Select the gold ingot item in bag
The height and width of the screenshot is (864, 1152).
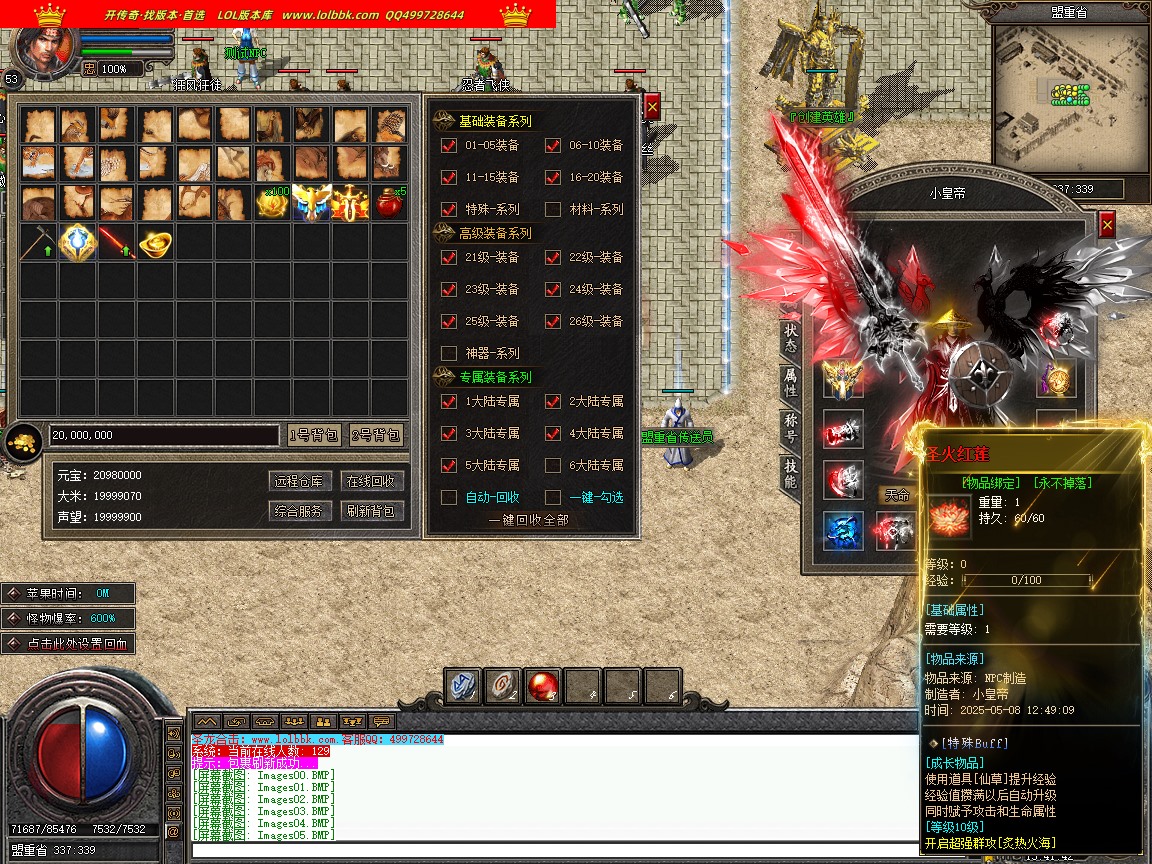[x=154, y=244]
